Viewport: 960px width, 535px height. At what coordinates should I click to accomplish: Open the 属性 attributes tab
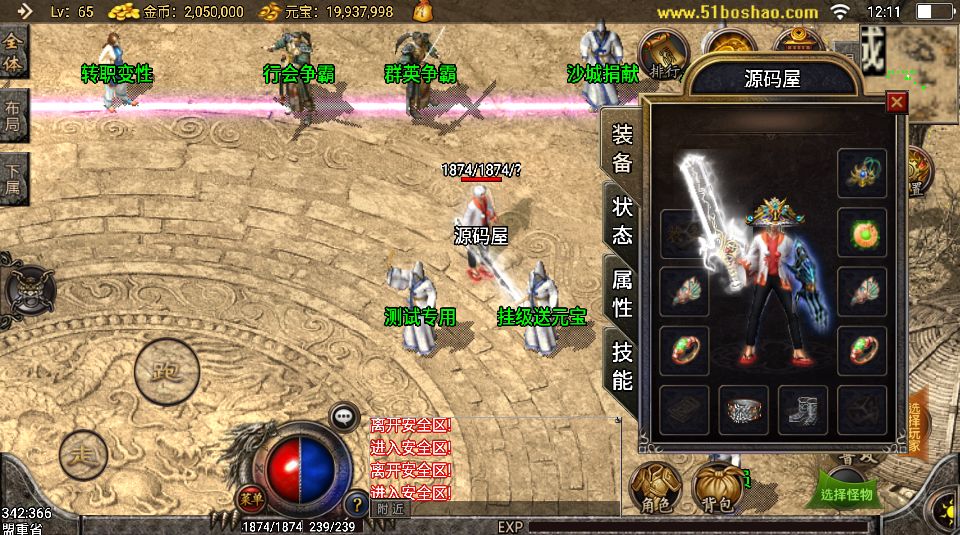click(x=621, y=294)
